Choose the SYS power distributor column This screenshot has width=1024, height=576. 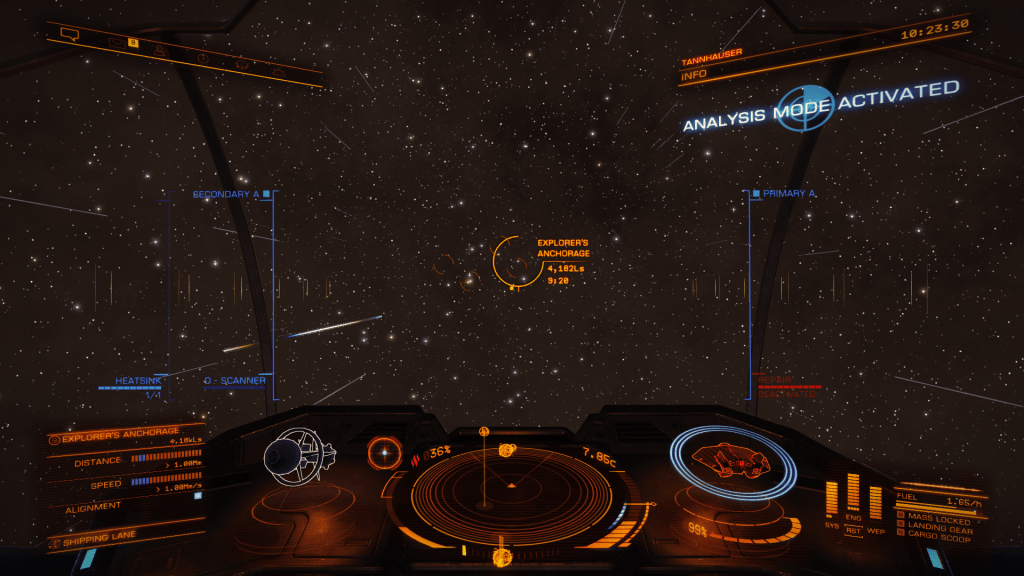click(x=832, y=497)
